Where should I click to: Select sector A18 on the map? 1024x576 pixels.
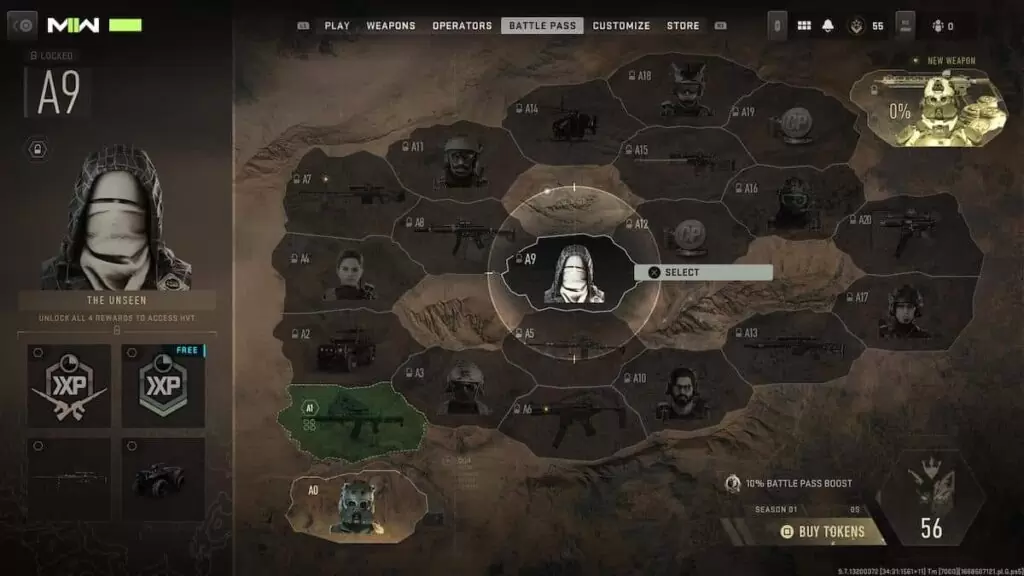pyautogui.click(x=684, y=89)
